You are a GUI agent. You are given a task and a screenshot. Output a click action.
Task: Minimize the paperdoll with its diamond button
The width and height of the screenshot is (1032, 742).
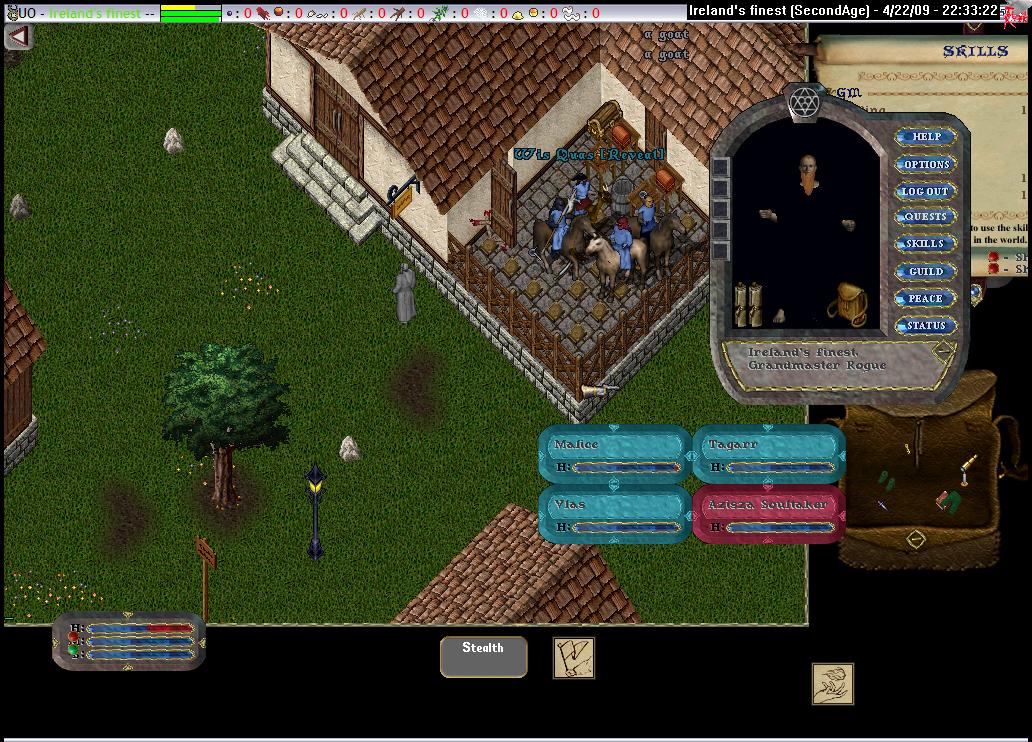point(942,351)
